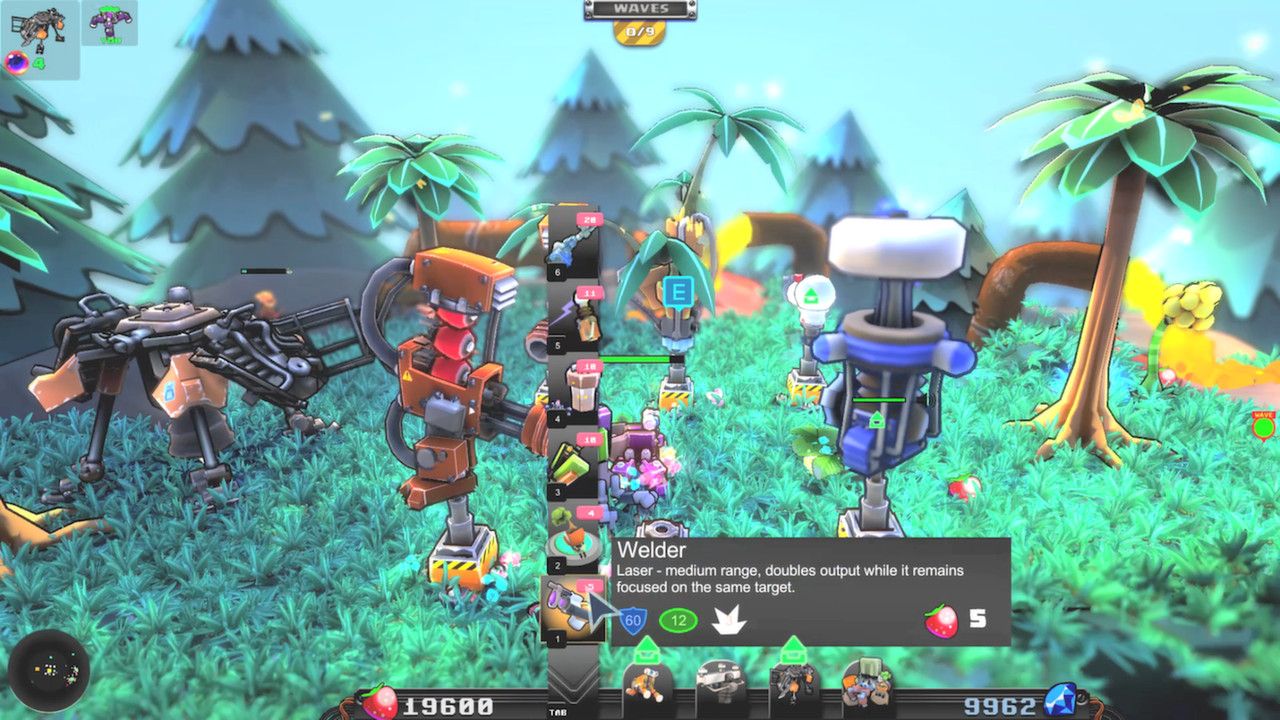This screenshot has height=720, width=1280.
Task: Click the rainbow orb on the robot portrait
Action: click(17, 62)
